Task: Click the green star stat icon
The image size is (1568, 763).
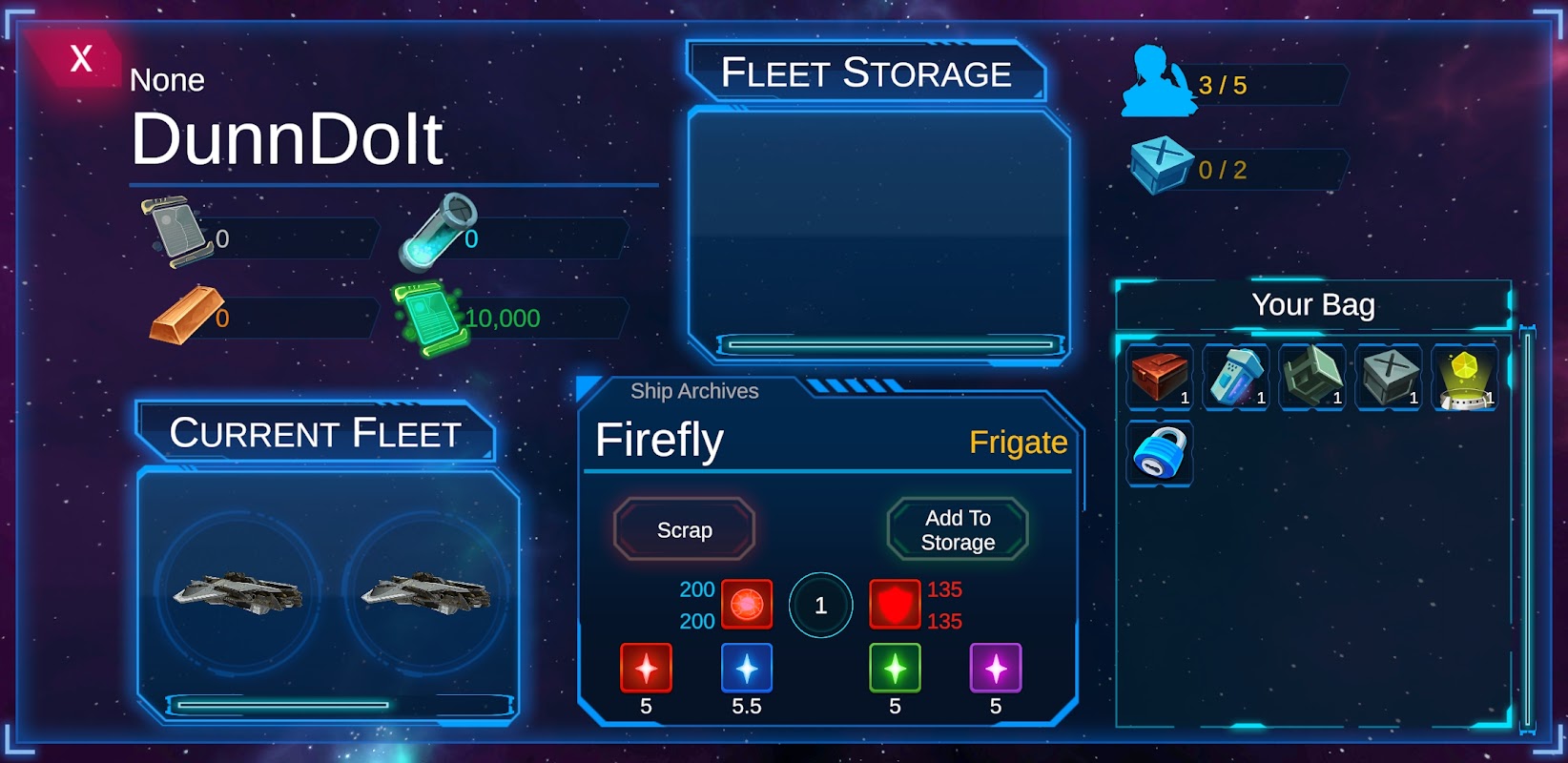Action: tap(895, 668)
